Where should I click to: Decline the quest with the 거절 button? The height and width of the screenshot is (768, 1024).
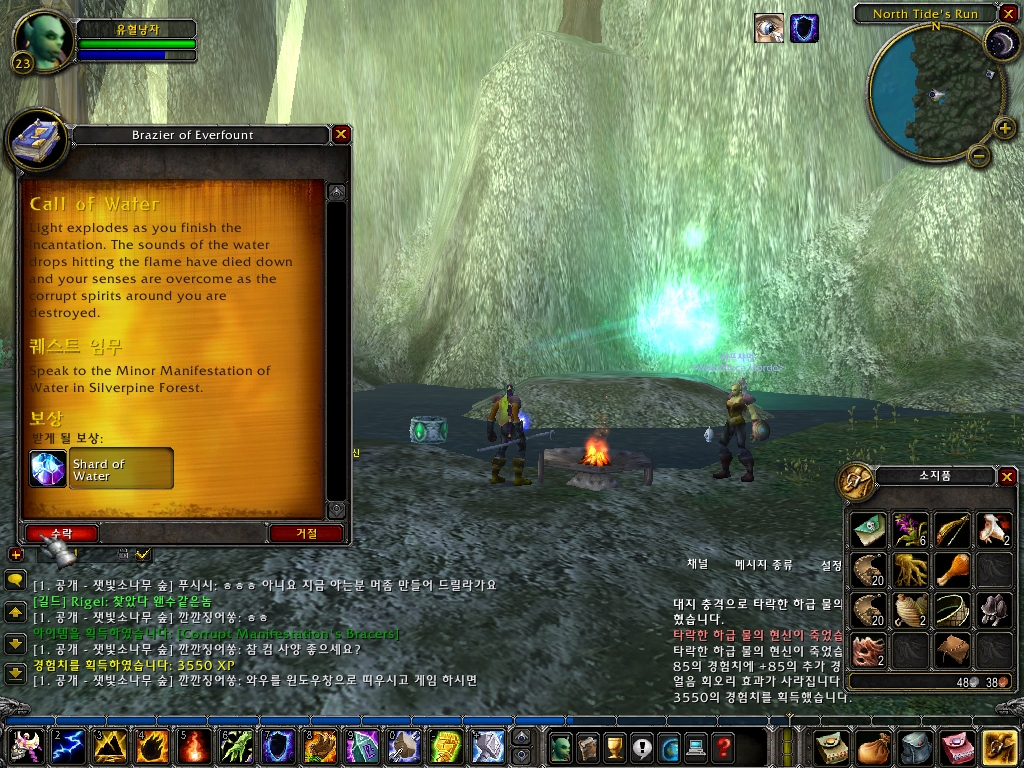tap(306, 533)
